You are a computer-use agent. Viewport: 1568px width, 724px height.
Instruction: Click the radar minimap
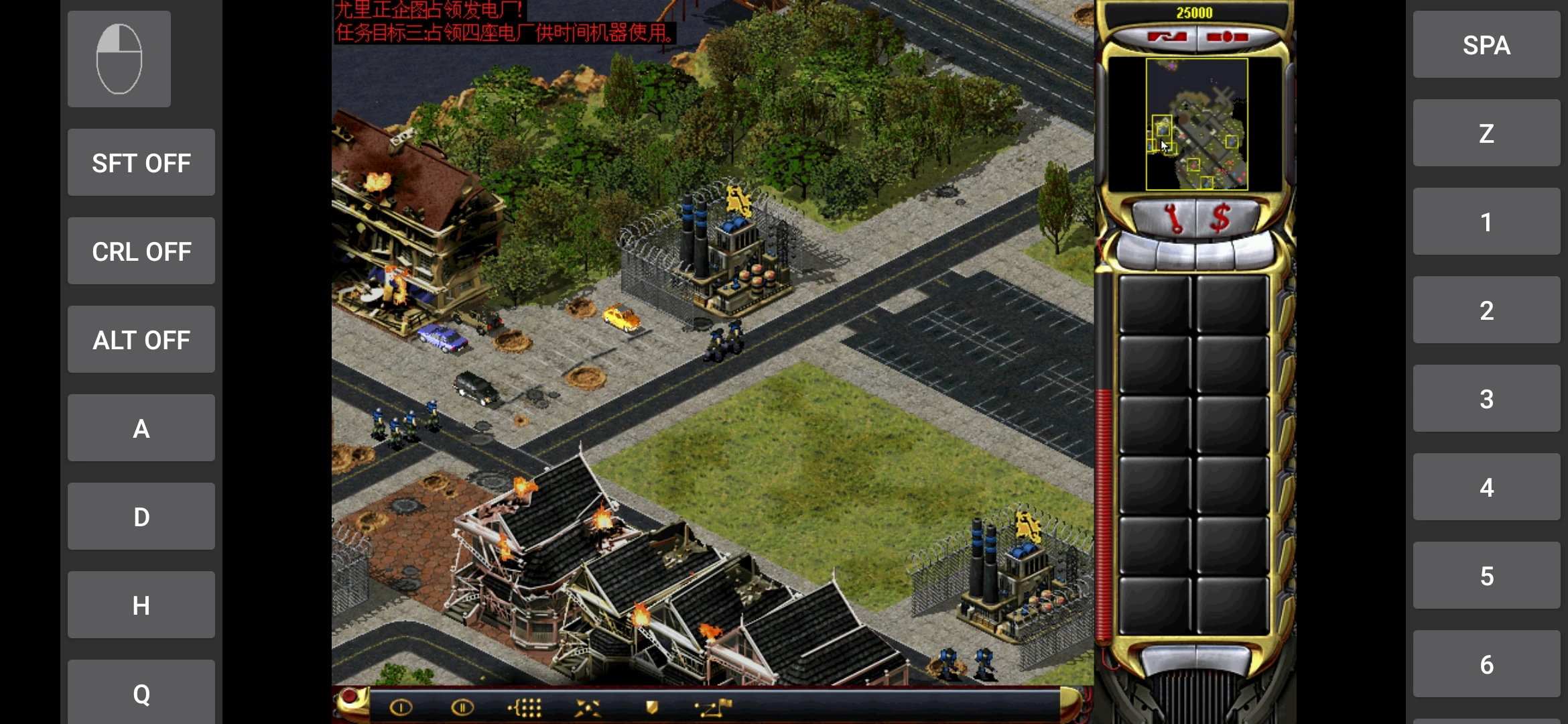(1196, 124)
